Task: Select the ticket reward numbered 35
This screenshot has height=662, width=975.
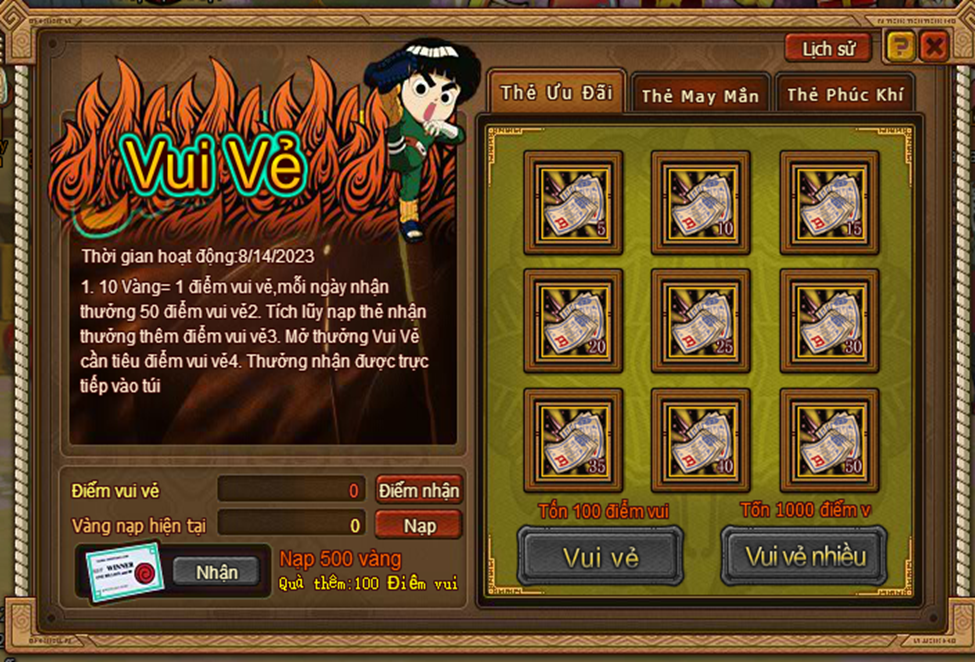Action: 573,439
